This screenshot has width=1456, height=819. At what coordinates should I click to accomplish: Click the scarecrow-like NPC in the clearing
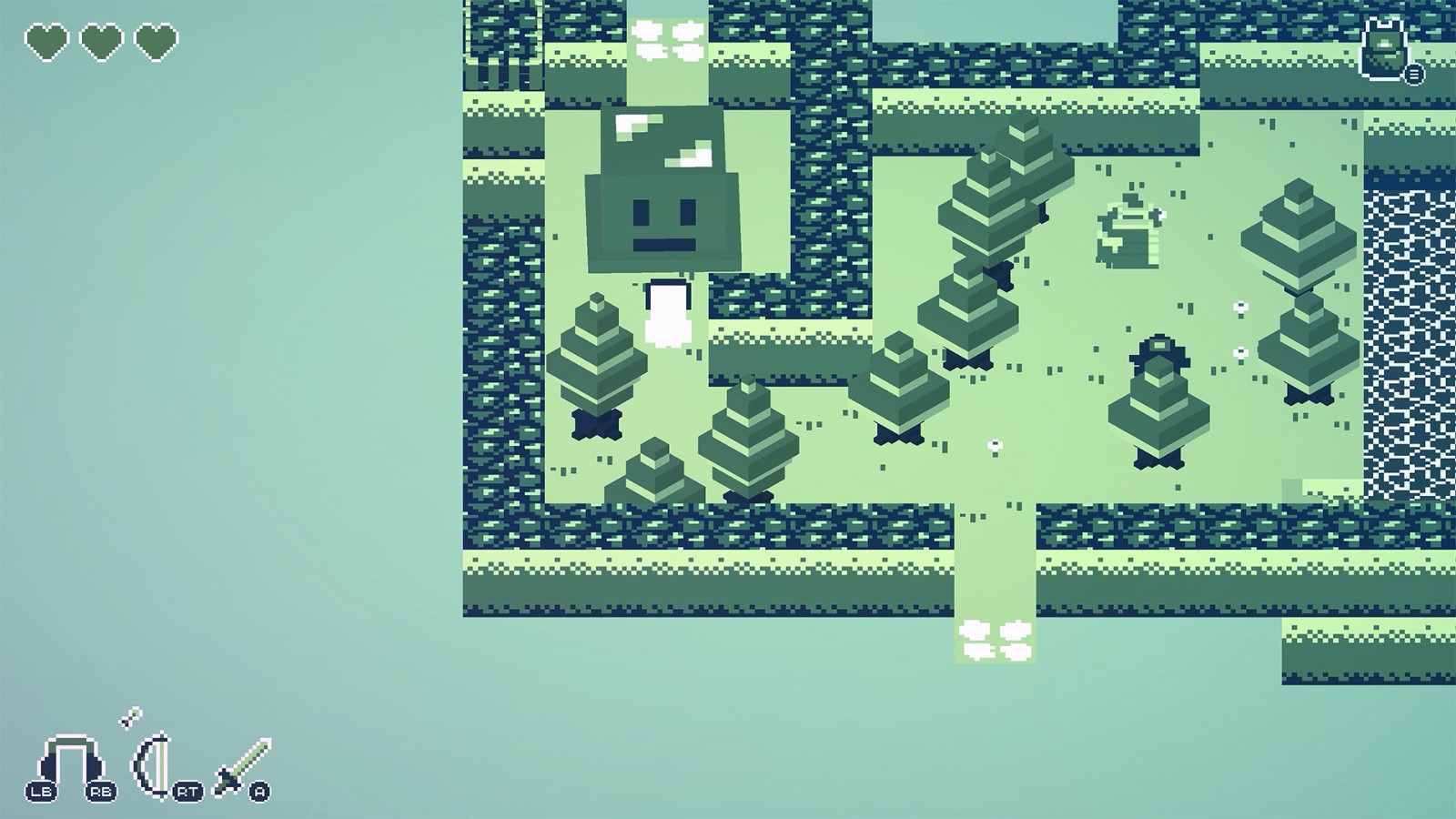(x=1127, y=230)
